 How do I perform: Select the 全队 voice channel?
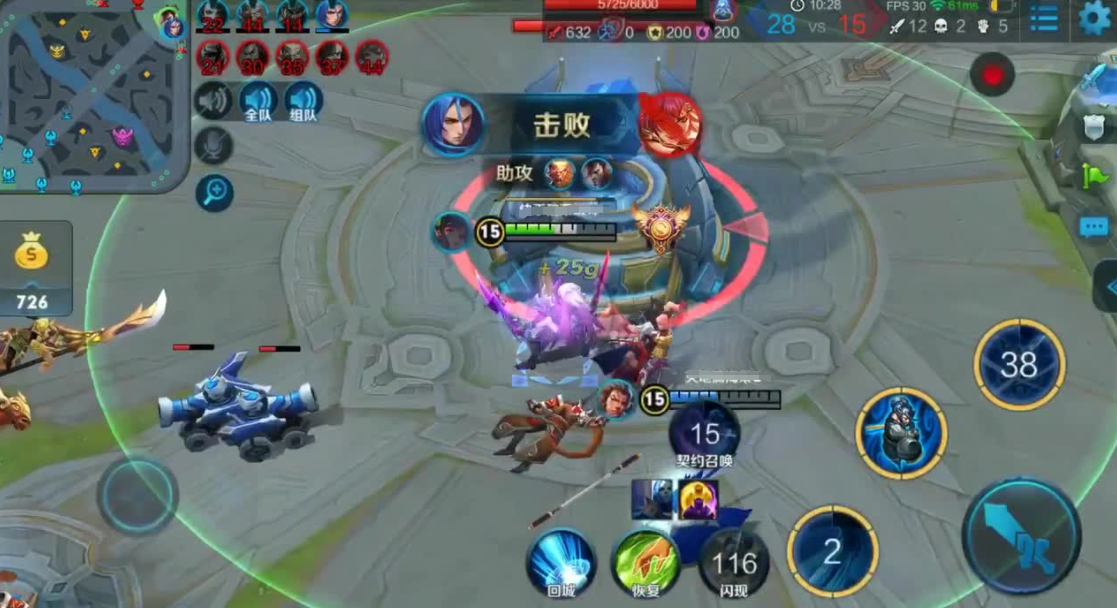click(258, 101)
